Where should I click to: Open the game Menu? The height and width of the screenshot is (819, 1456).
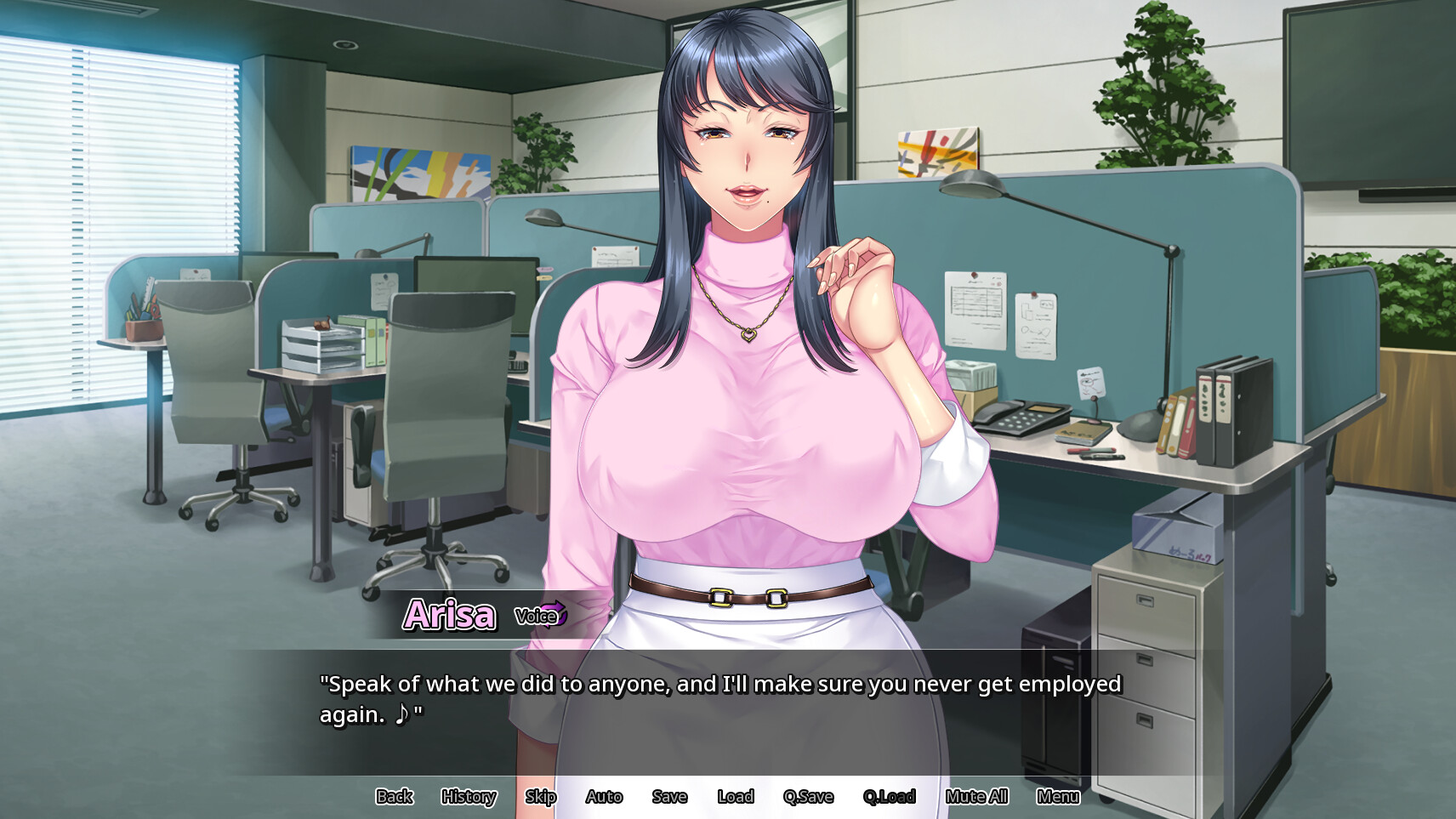tap(1059, 797)
